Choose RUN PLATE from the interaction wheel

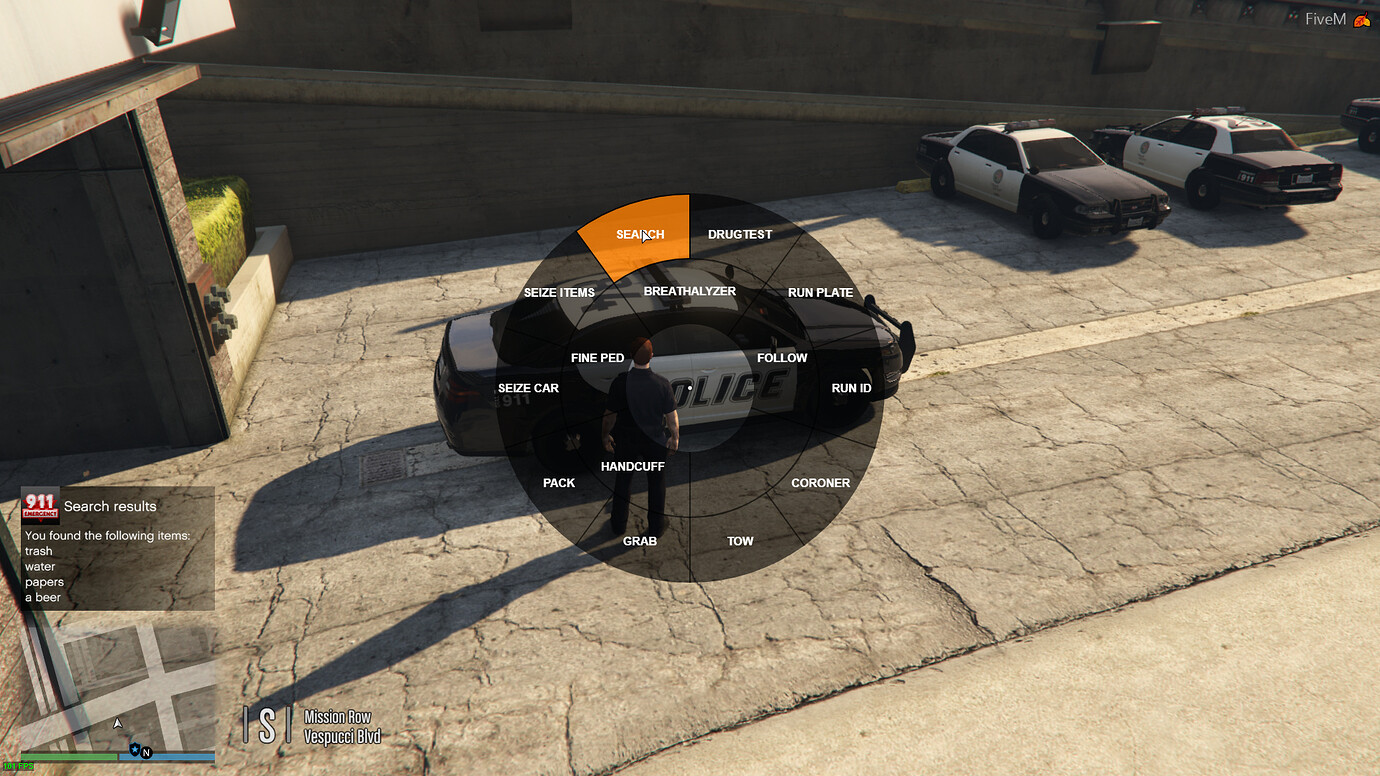coord(820,292)
